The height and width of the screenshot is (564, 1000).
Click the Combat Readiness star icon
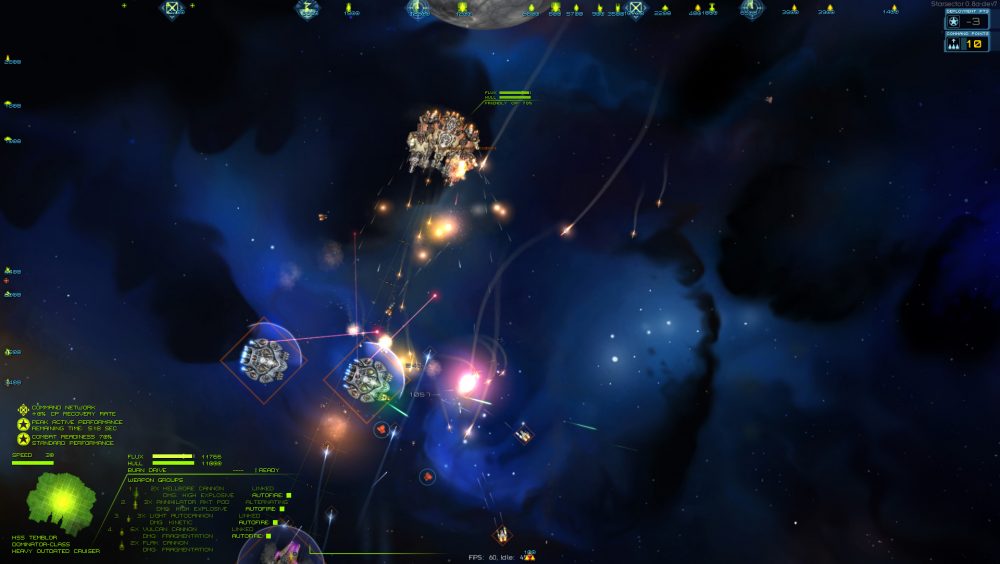[x=23, y=439]
